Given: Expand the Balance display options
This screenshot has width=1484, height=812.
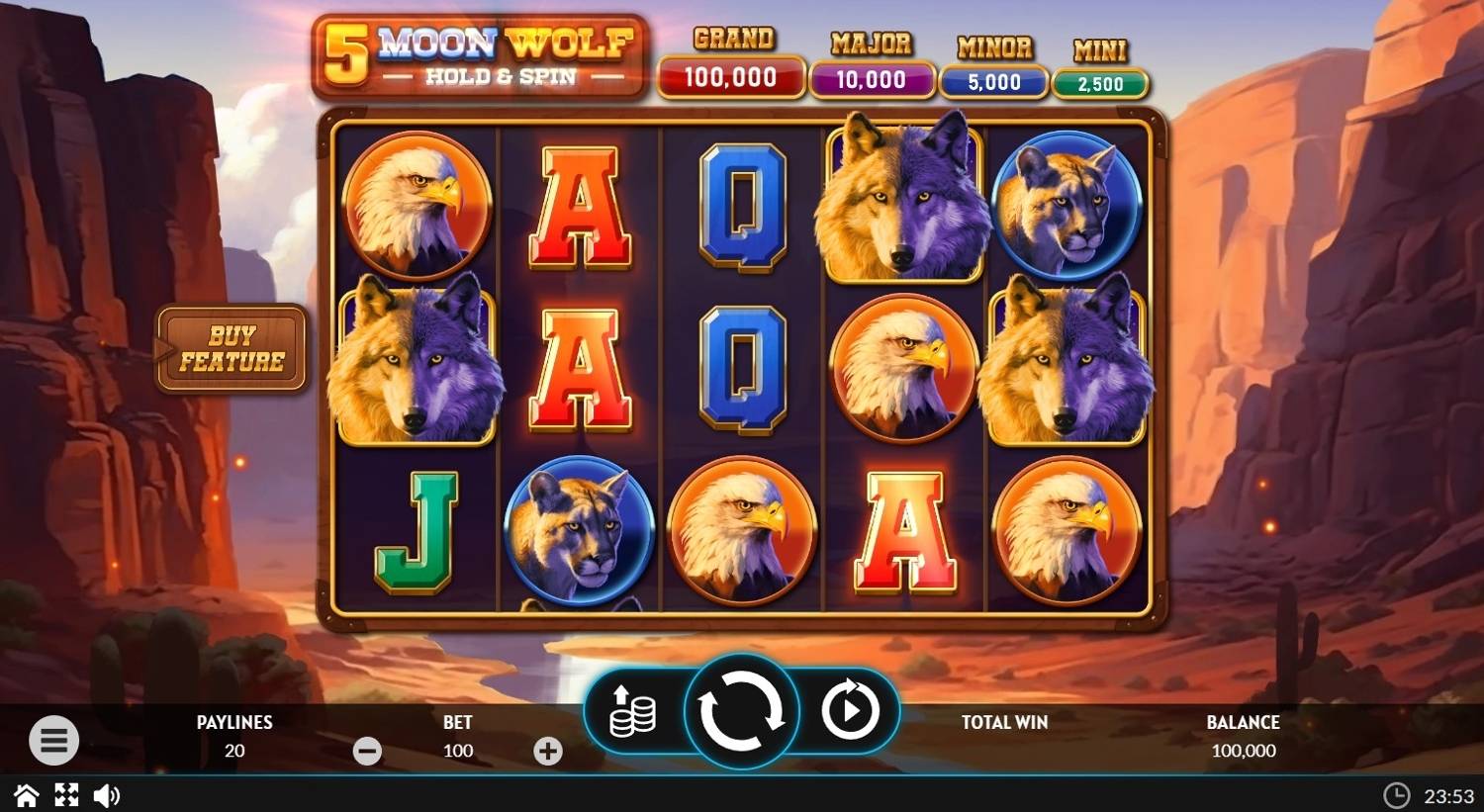Looking at the screenshot, I should coord(1244,737).
